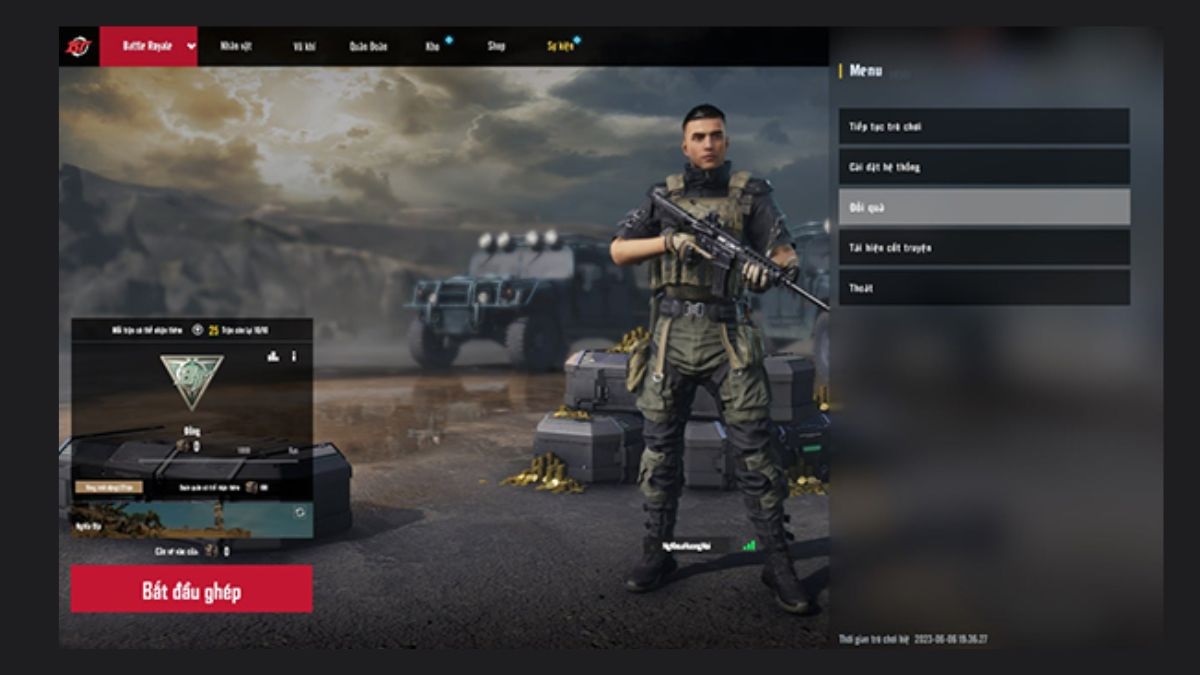Image resolution: width=1200 pixels, height=675 pixels.
Task: Change map with the refresh icon
Action: 299,512
